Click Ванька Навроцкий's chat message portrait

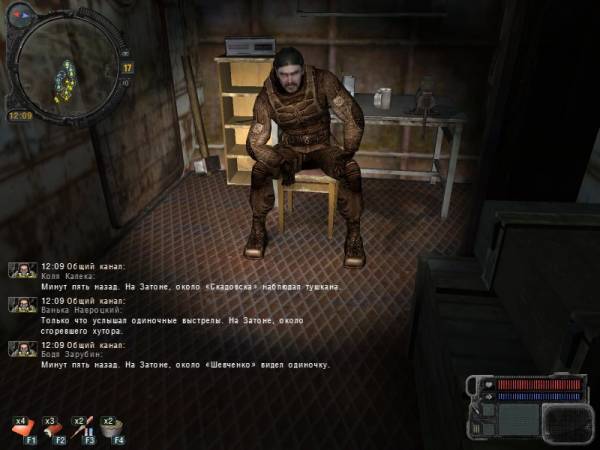coord(23,304)
